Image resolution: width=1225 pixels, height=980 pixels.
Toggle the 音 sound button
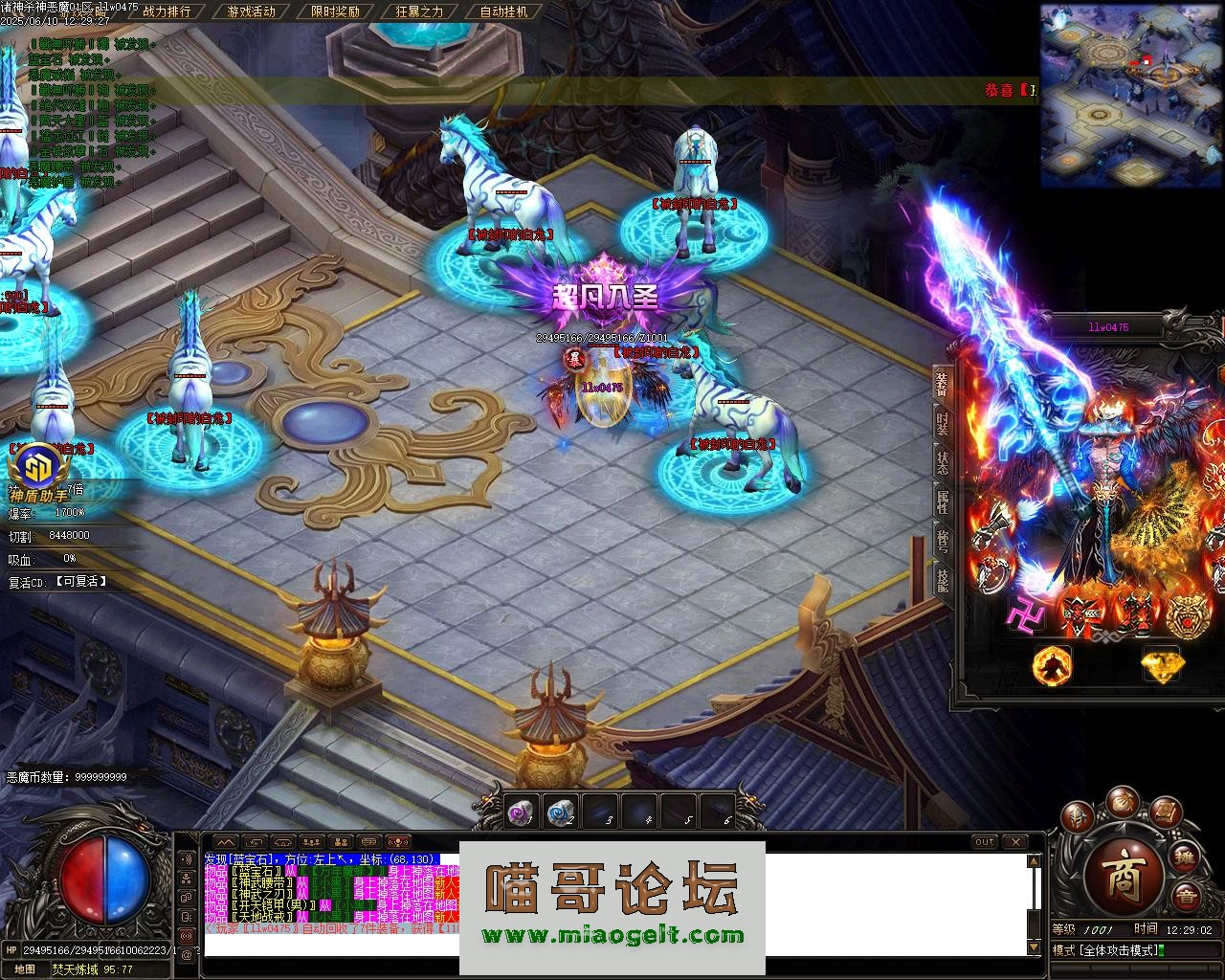(1186, 897)
